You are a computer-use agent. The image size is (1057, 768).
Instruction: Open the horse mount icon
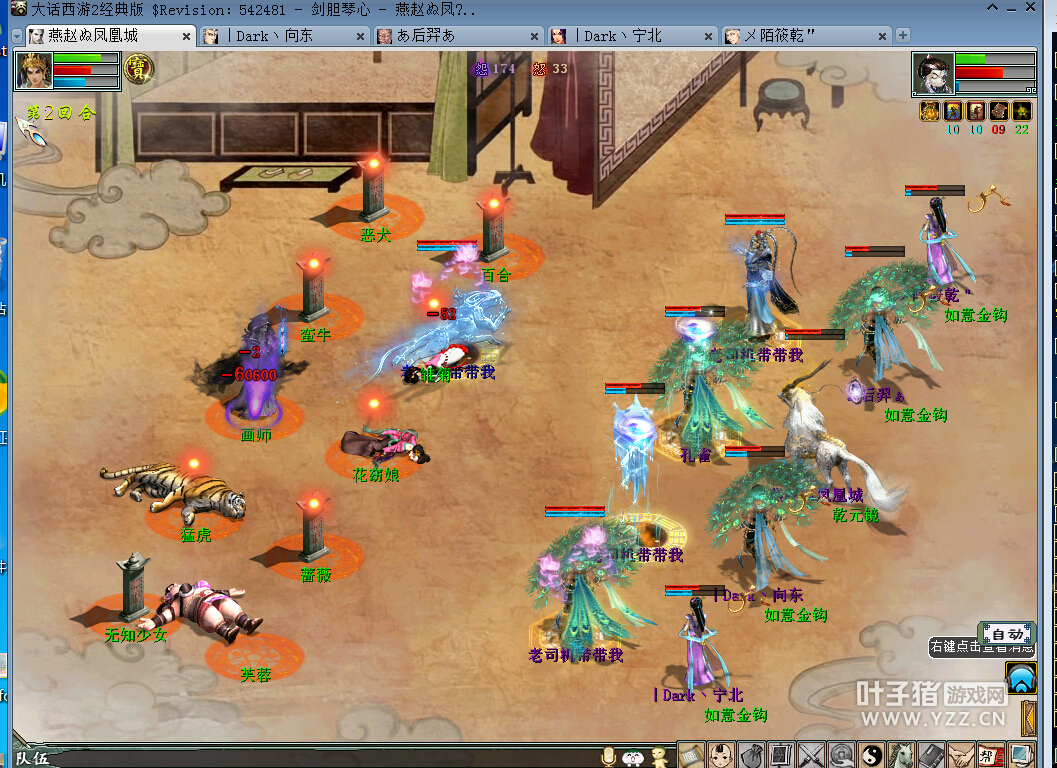tap(901, 755)
